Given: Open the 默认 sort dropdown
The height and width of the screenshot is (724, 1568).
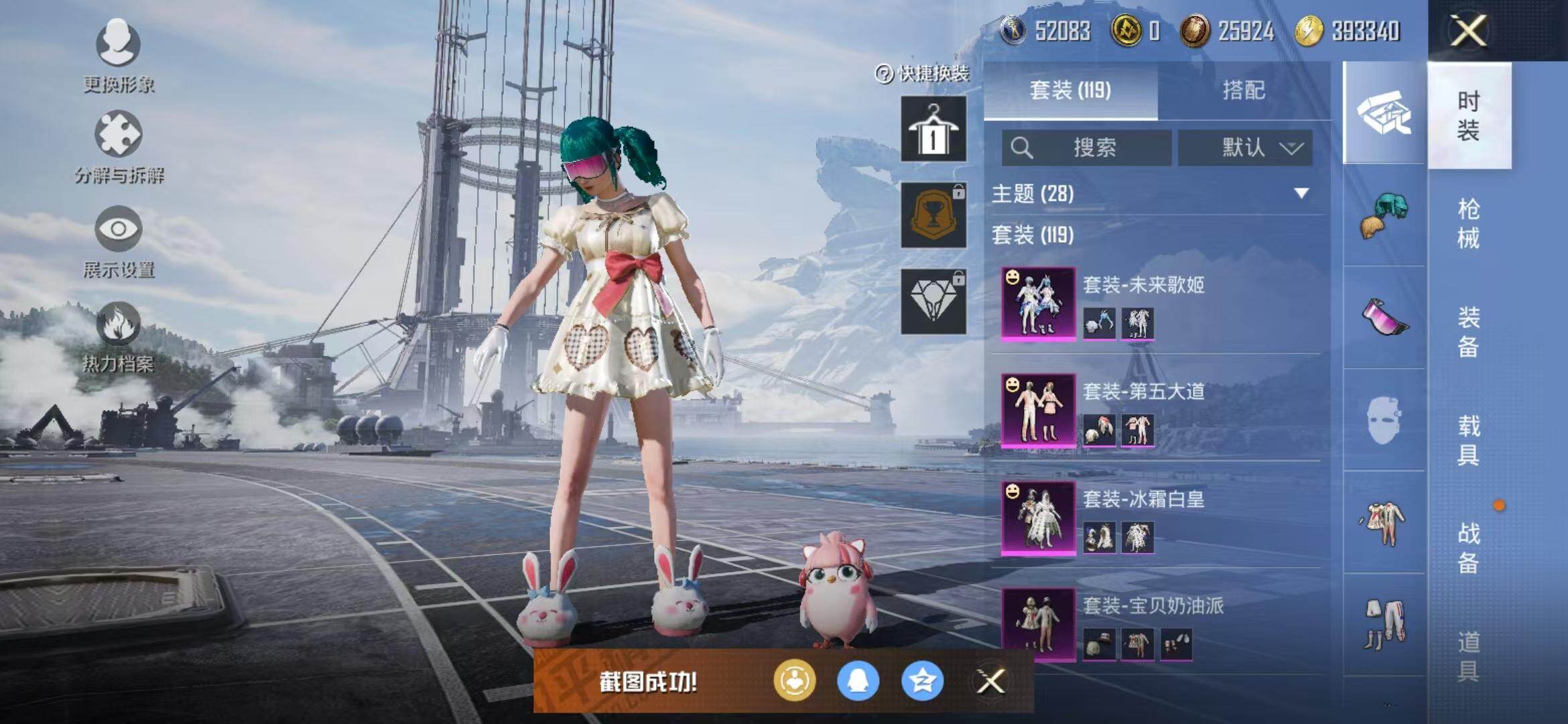Looking at the screenshot, I should coord(1245,147).
